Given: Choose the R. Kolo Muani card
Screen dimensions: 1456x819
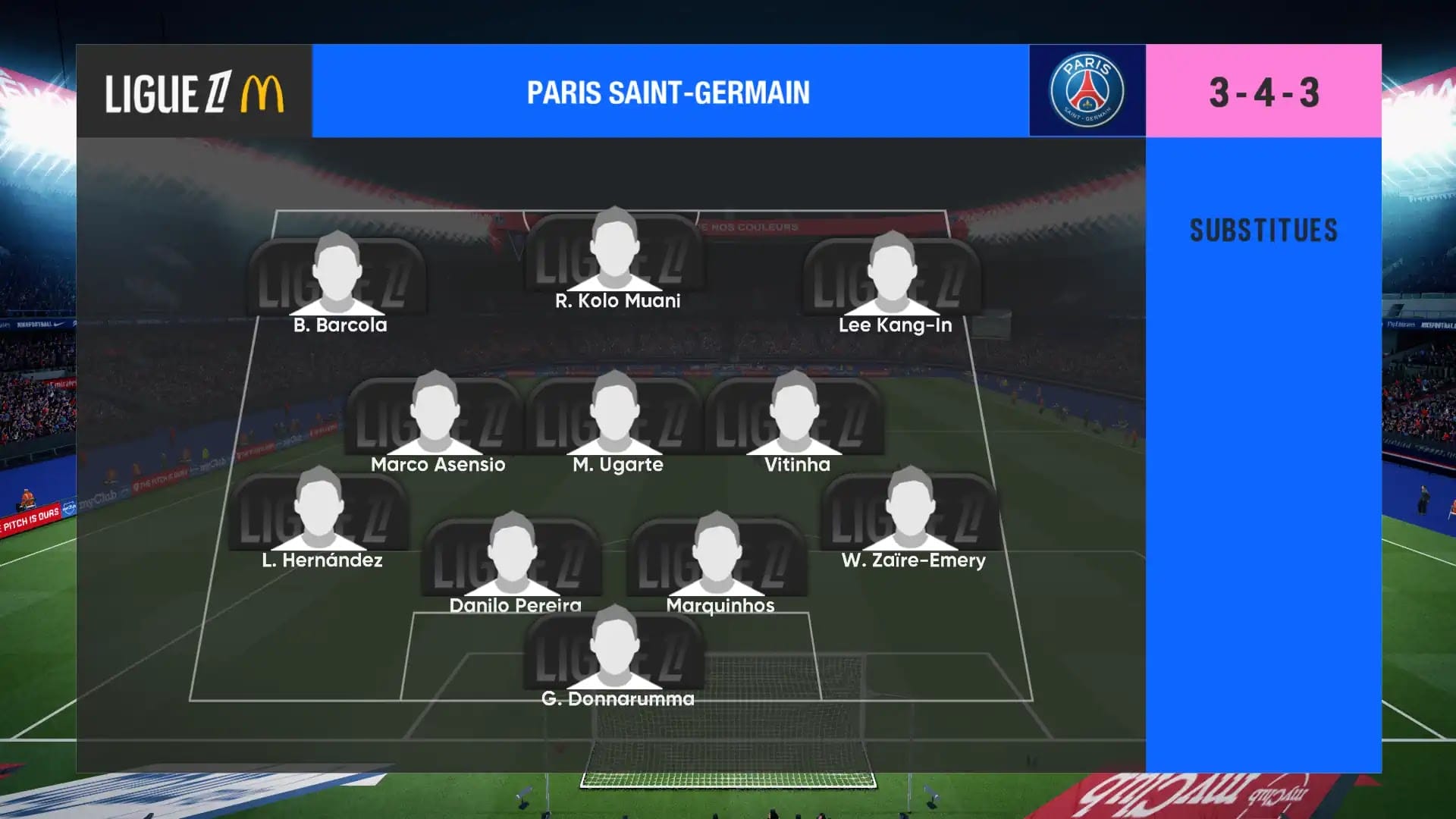Looking at the screenshot, I should click(x=615, y=253).
